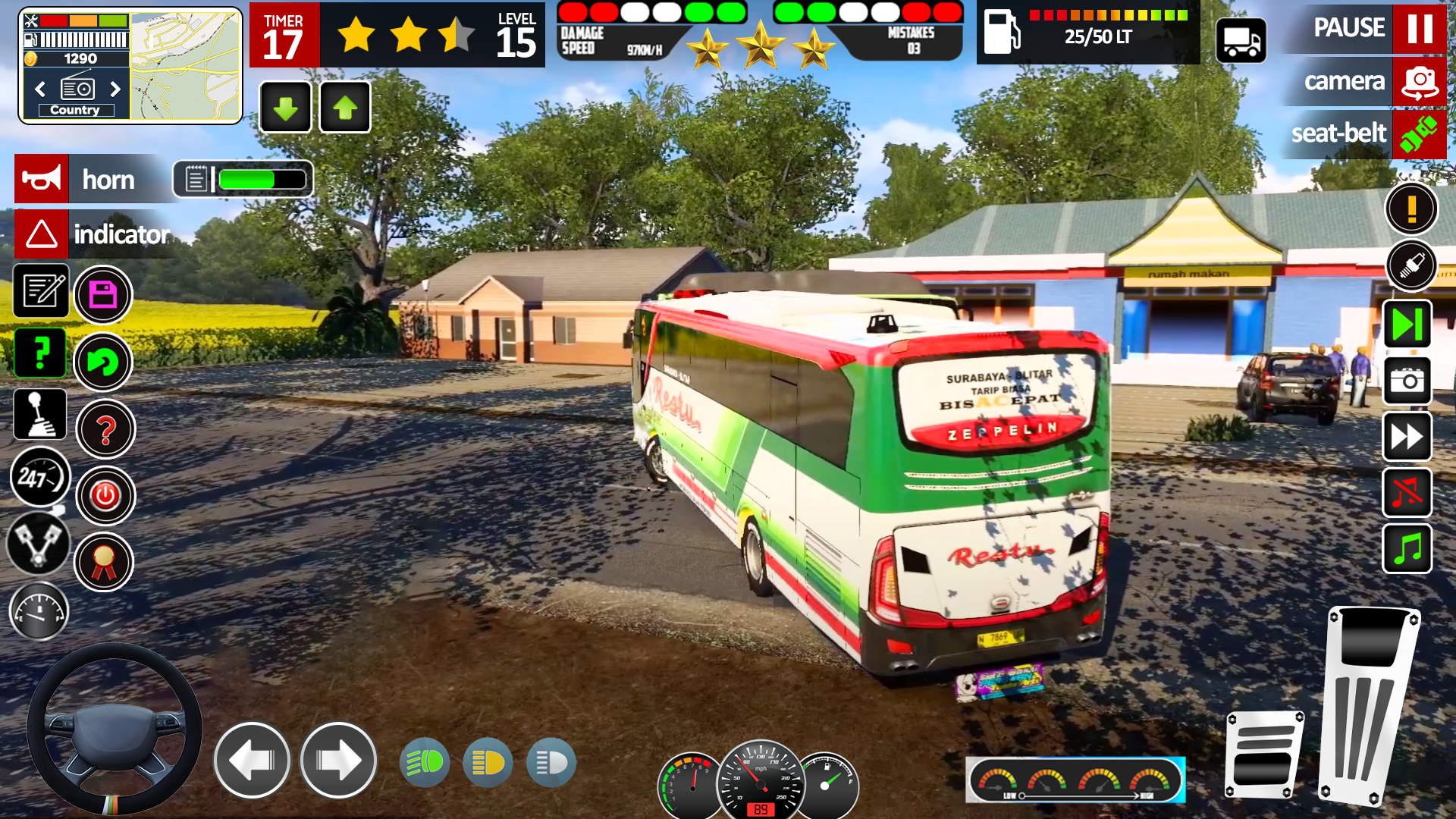Open the gear shifter control
Viewport: 1456px width, 819px height.
(40, 414)
